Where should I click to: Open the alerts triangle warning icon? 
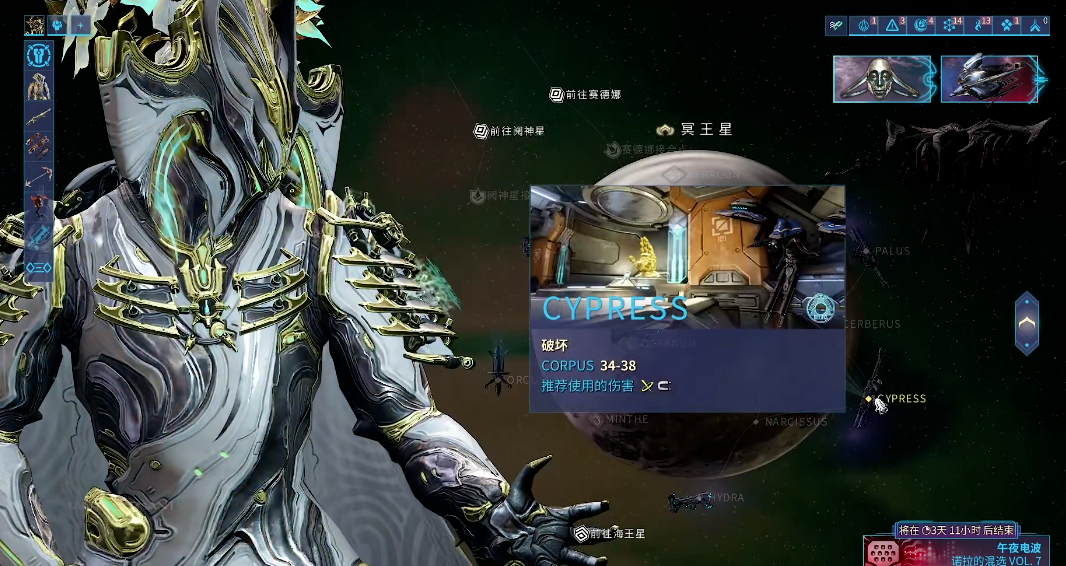(x=892, y=26)
